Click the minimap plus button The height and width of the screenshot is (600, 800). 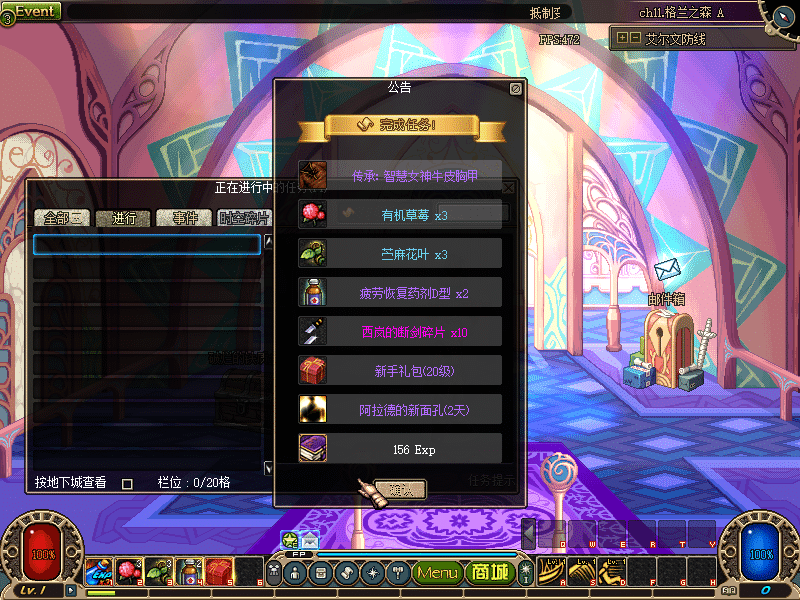623,38
